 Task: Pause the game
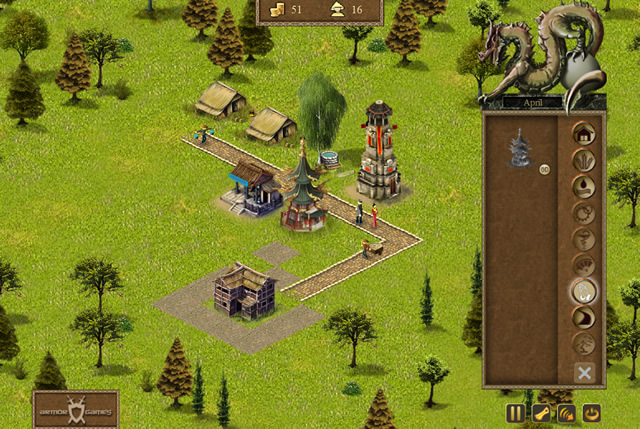[x=515, y=411]
